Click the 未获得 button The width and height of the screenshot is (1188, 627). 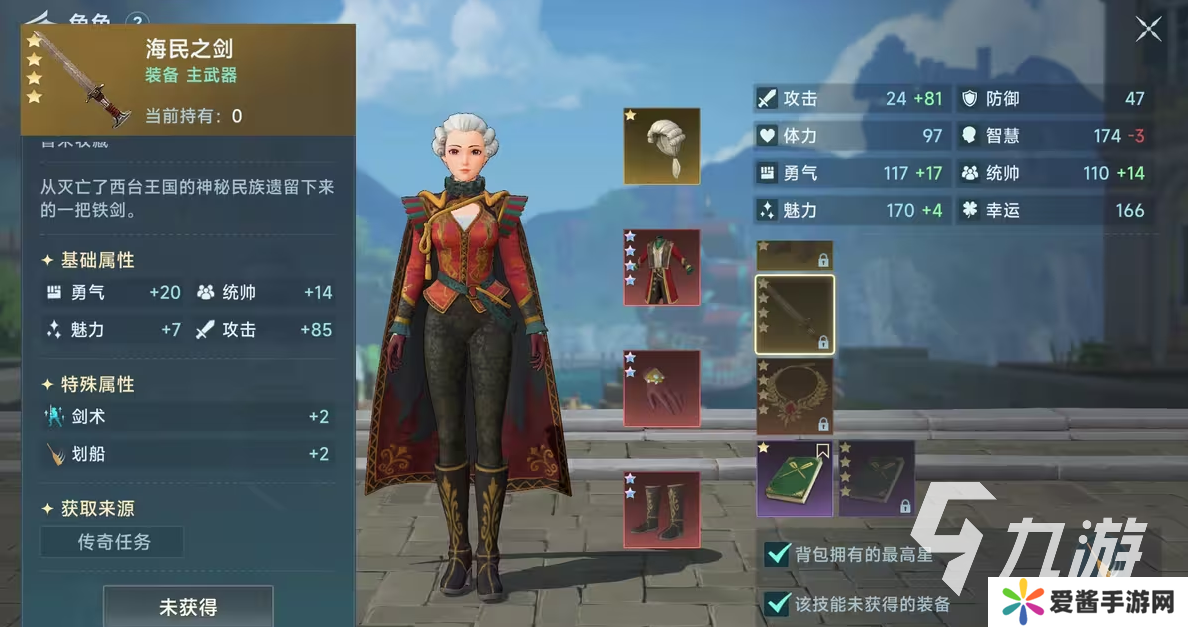(188, 607)
